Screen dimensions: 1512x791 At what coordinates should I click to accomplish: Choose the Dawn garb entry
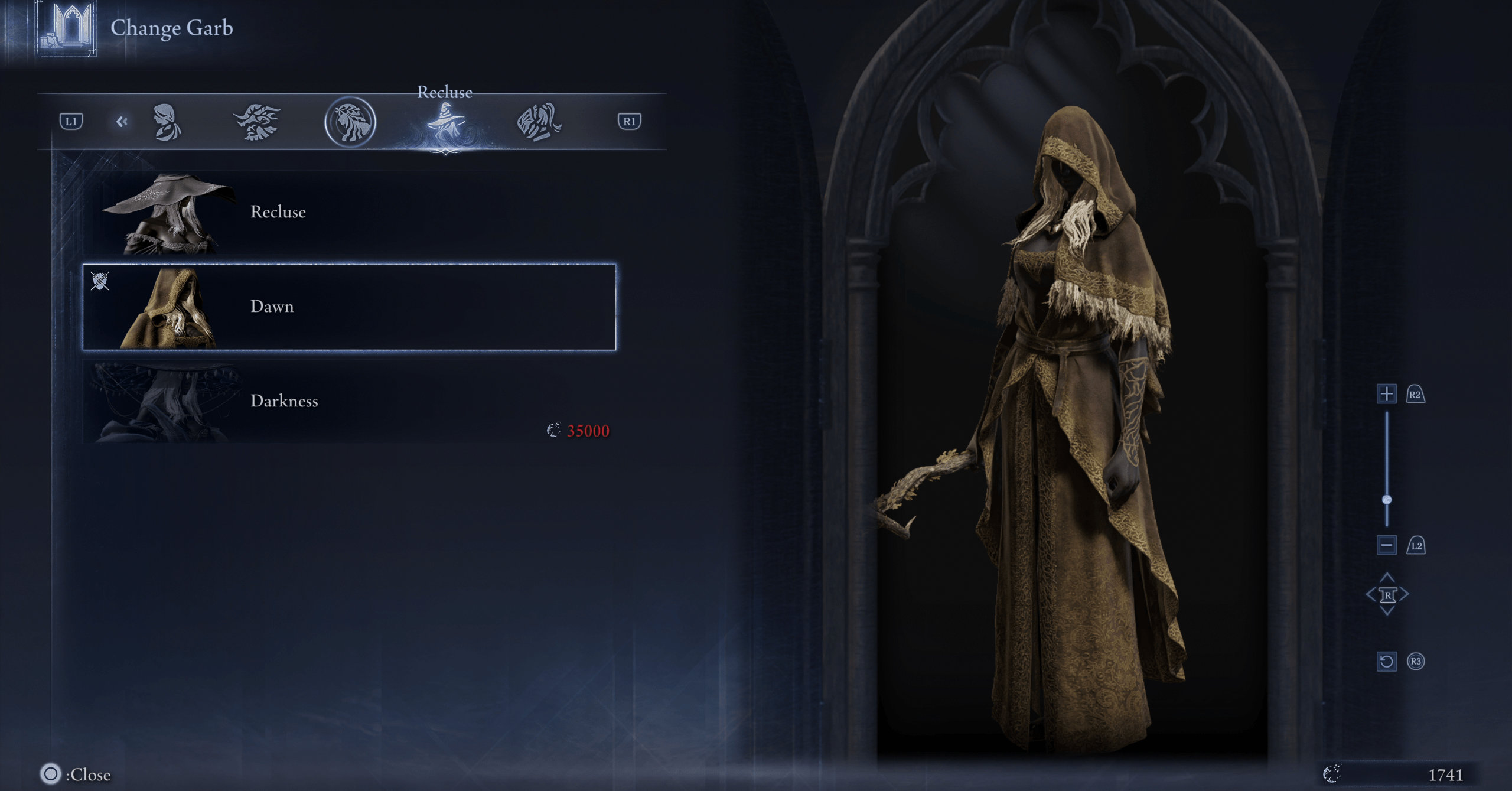click(x=348, y=307)
